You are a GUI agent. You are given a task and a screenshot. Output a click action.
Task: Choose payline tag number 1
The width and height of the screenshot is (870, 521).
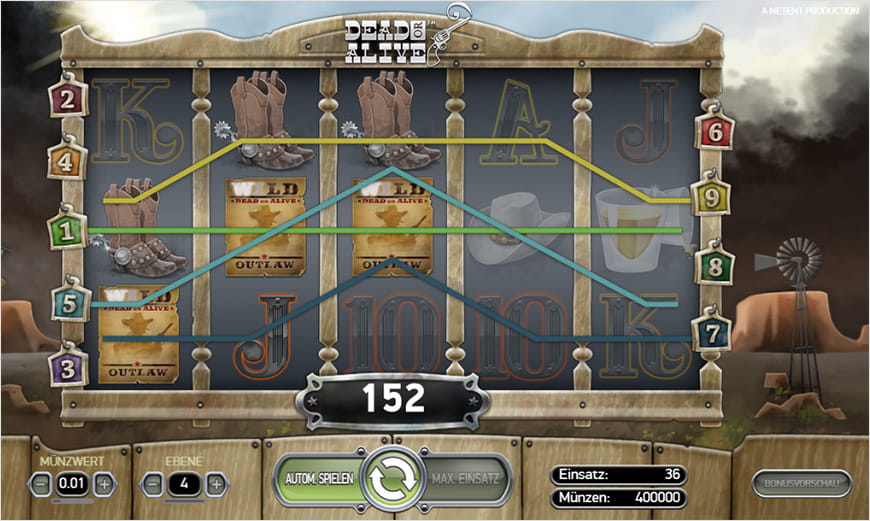(x=68, y=231)
